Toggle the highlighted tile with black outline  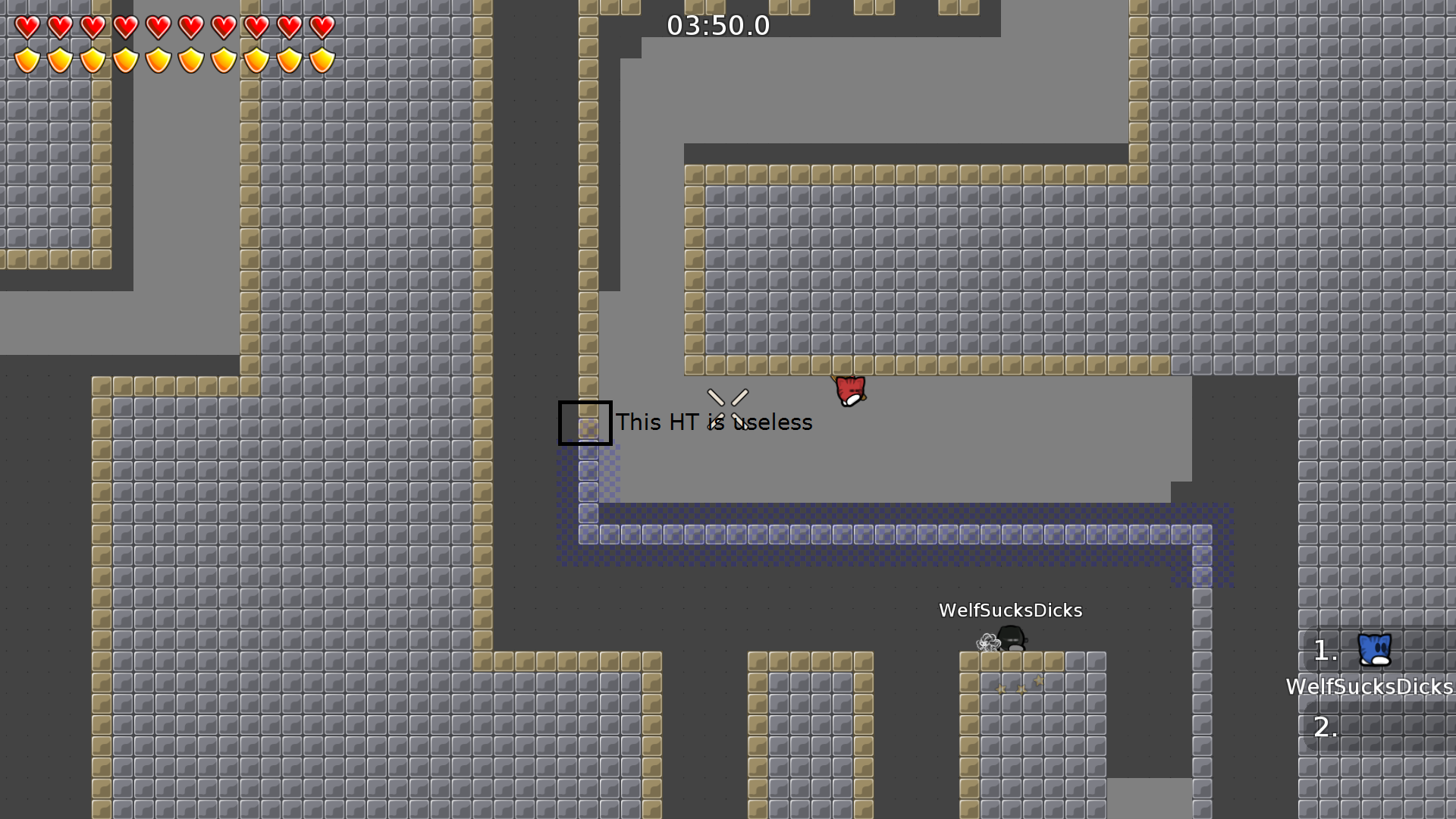(585, 423)
